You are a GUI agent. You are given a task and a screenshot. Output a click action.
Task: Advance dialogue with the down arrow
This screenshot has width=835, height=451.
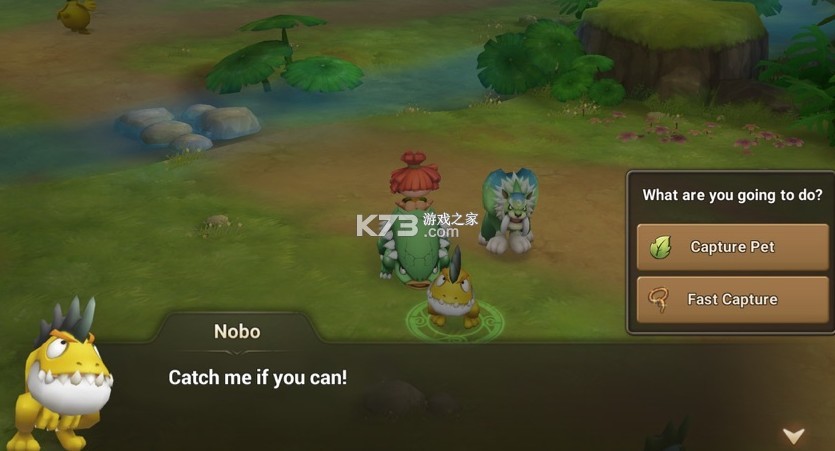[793, 435]
